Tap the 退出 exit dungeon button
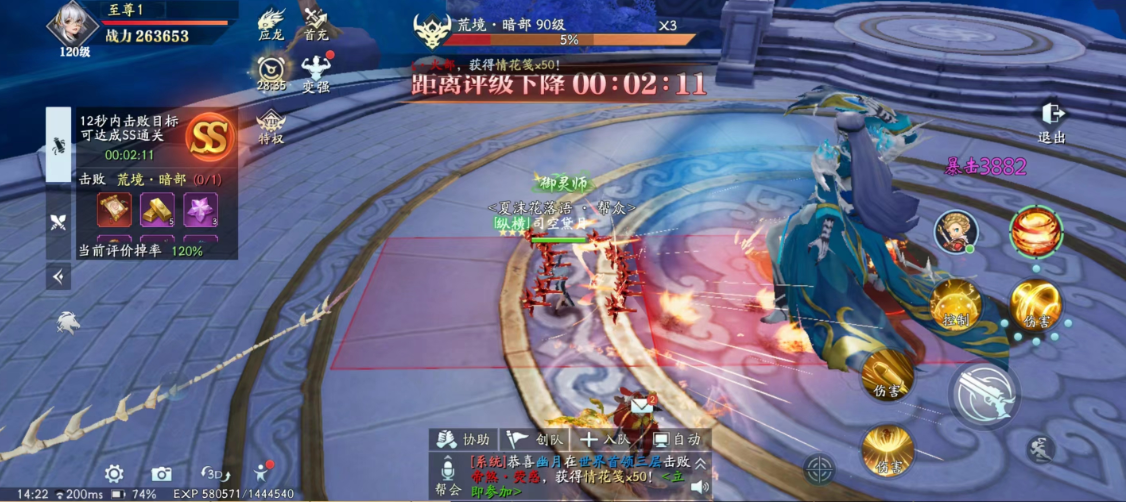 tap(1051, 120)
